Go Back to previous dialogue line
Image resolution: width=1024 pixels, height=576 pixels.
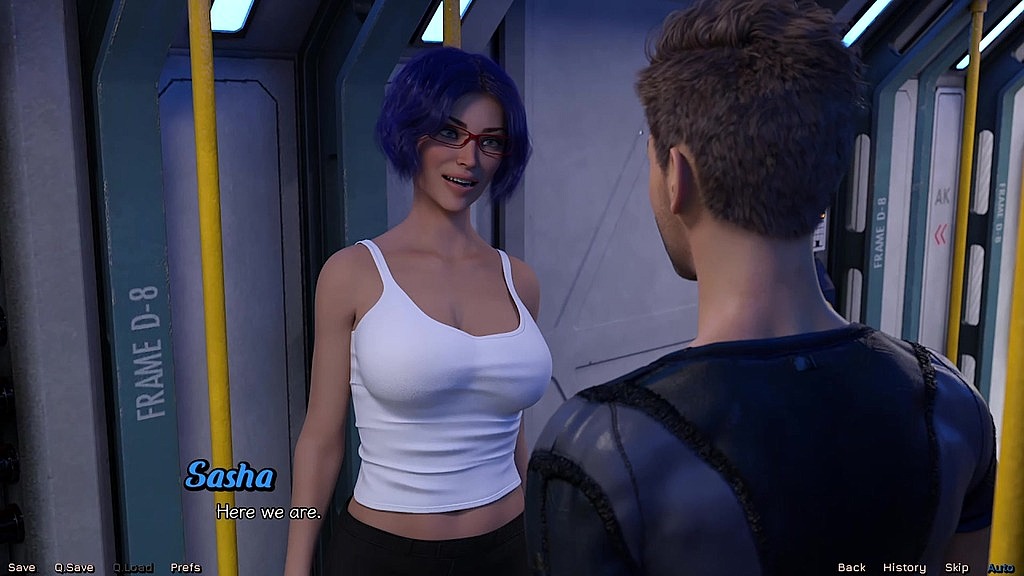(x=852, y=568)
